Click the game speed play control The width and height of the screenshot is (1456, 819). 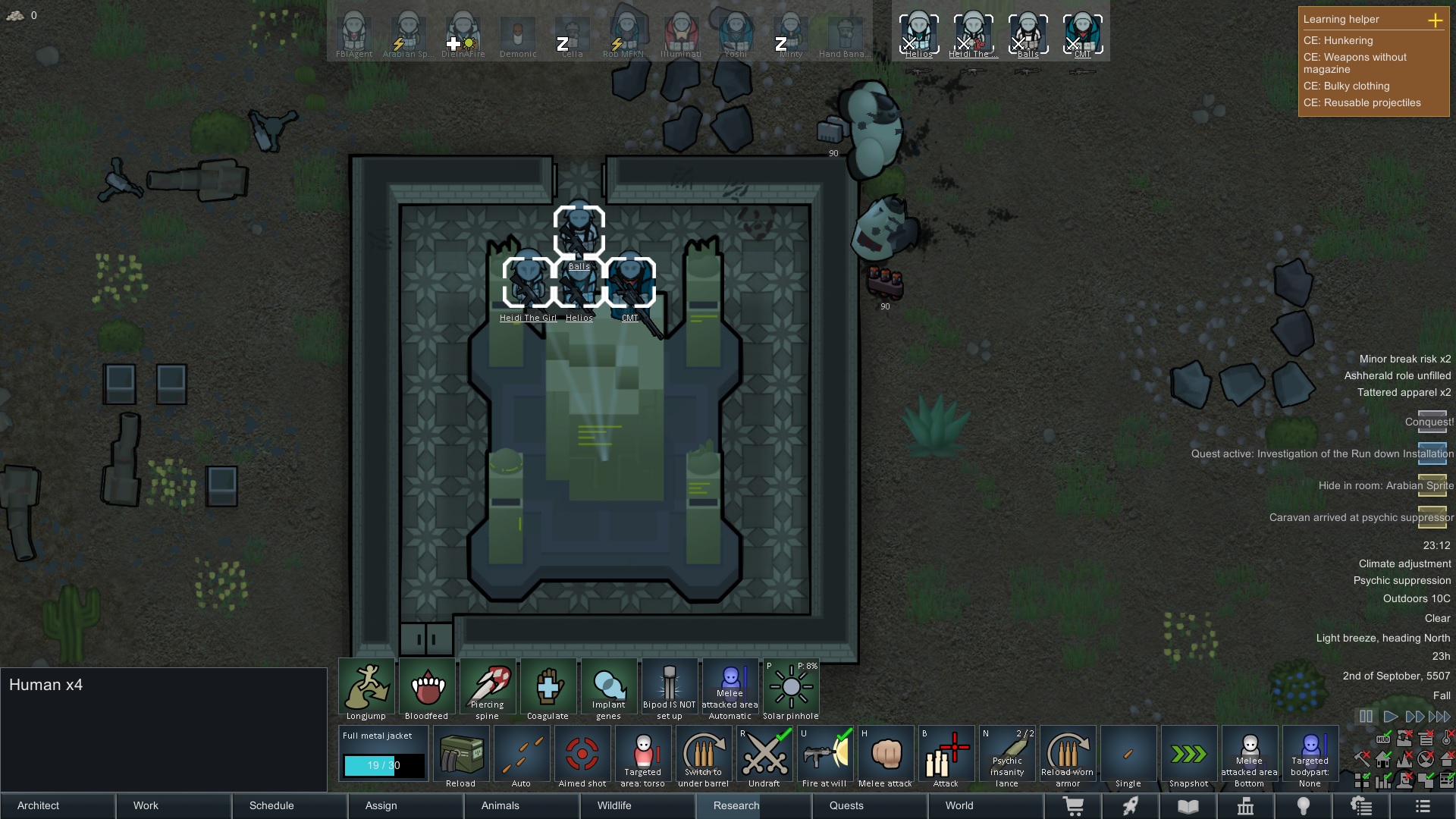click(1391, 716)
